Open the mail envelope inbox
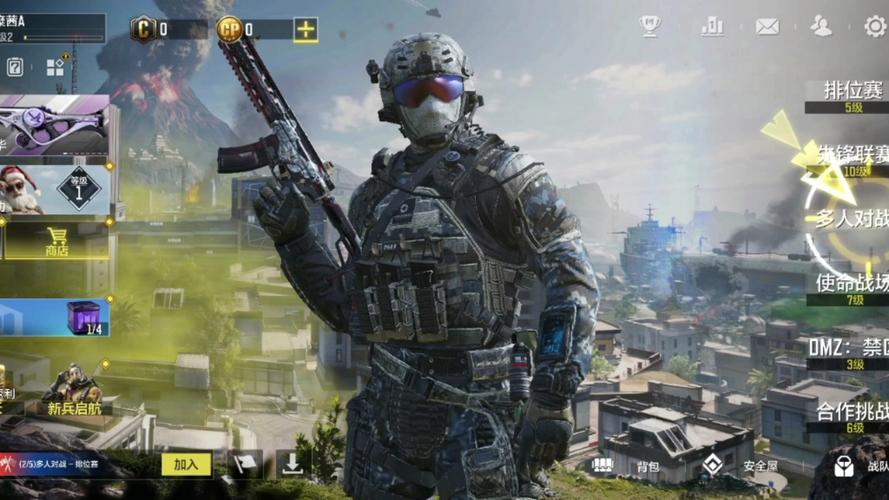The image size is (889, 500). [x=767, y=27]
